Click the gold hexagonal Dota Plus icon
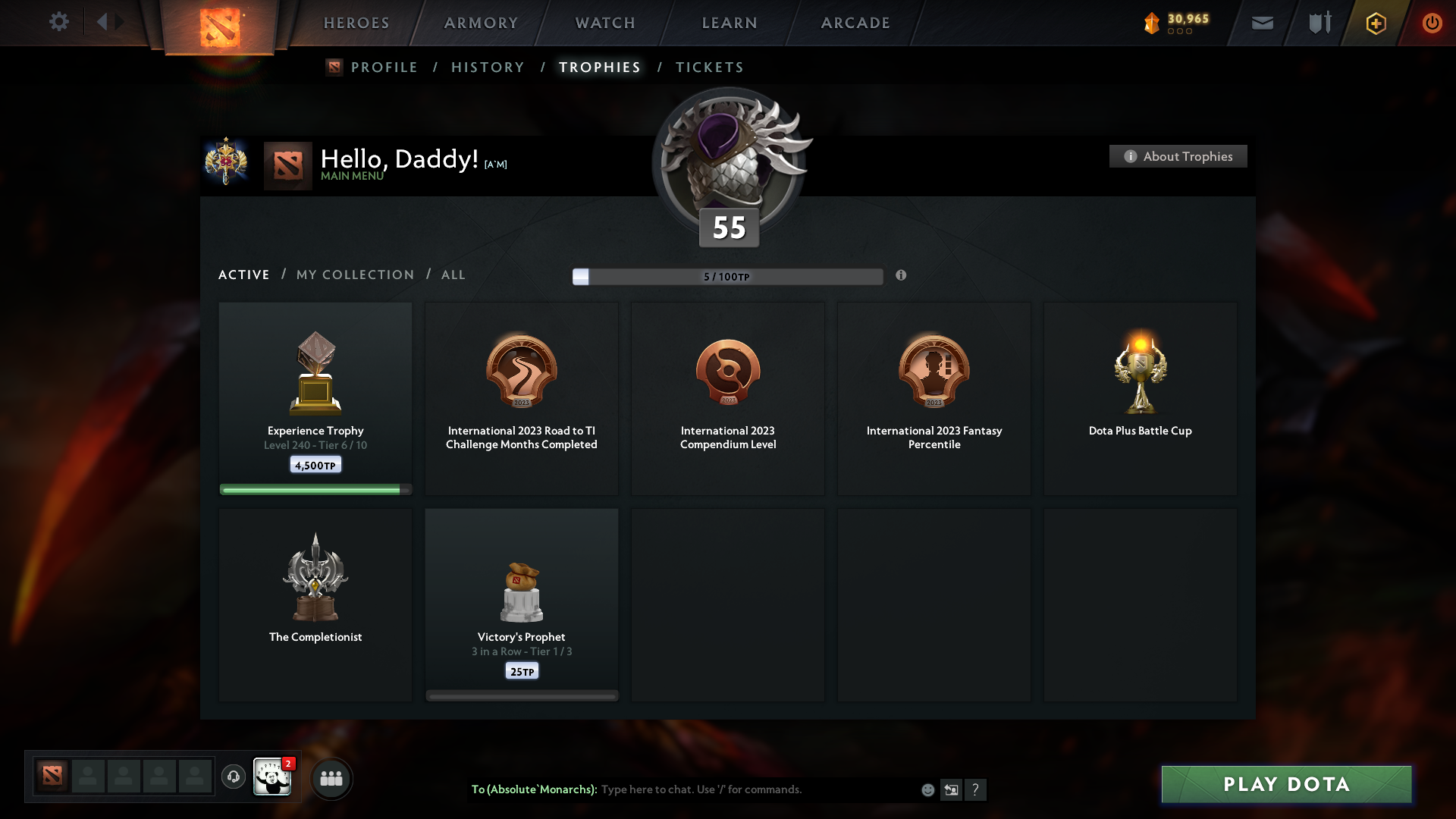 1375,23
